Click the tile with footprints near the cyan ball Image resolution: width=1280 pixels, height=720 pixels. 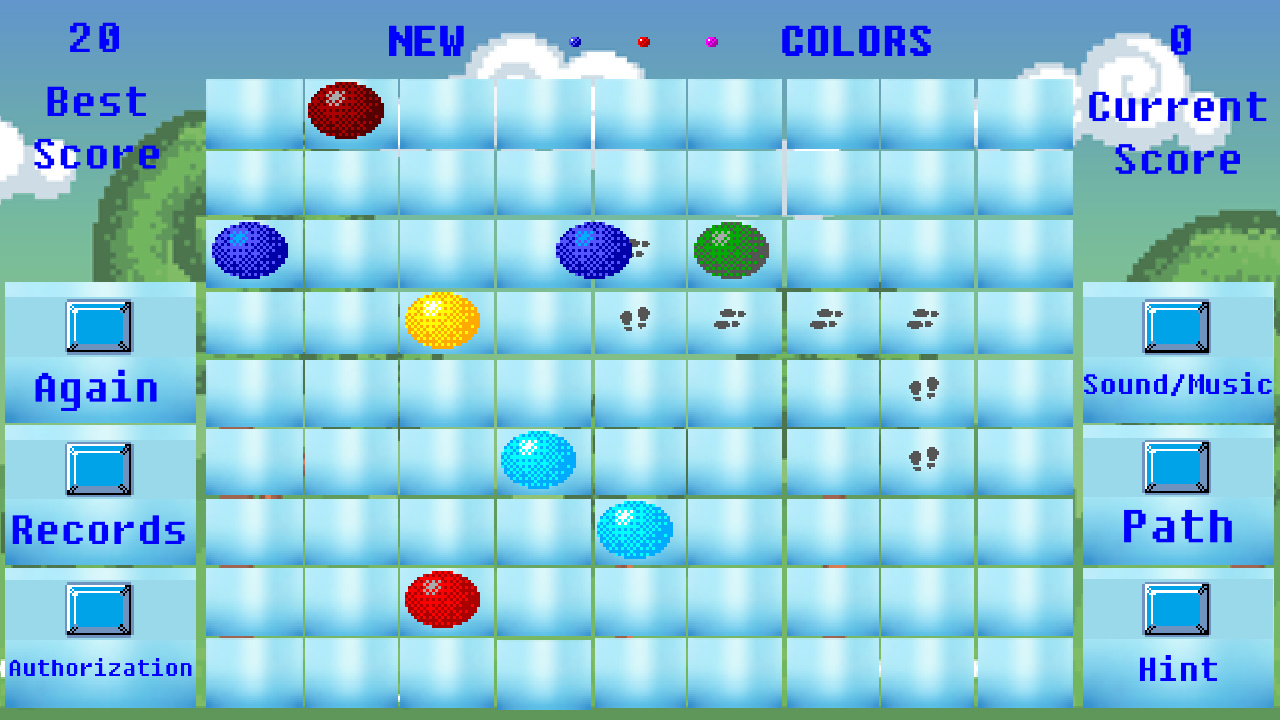point(924,457)
